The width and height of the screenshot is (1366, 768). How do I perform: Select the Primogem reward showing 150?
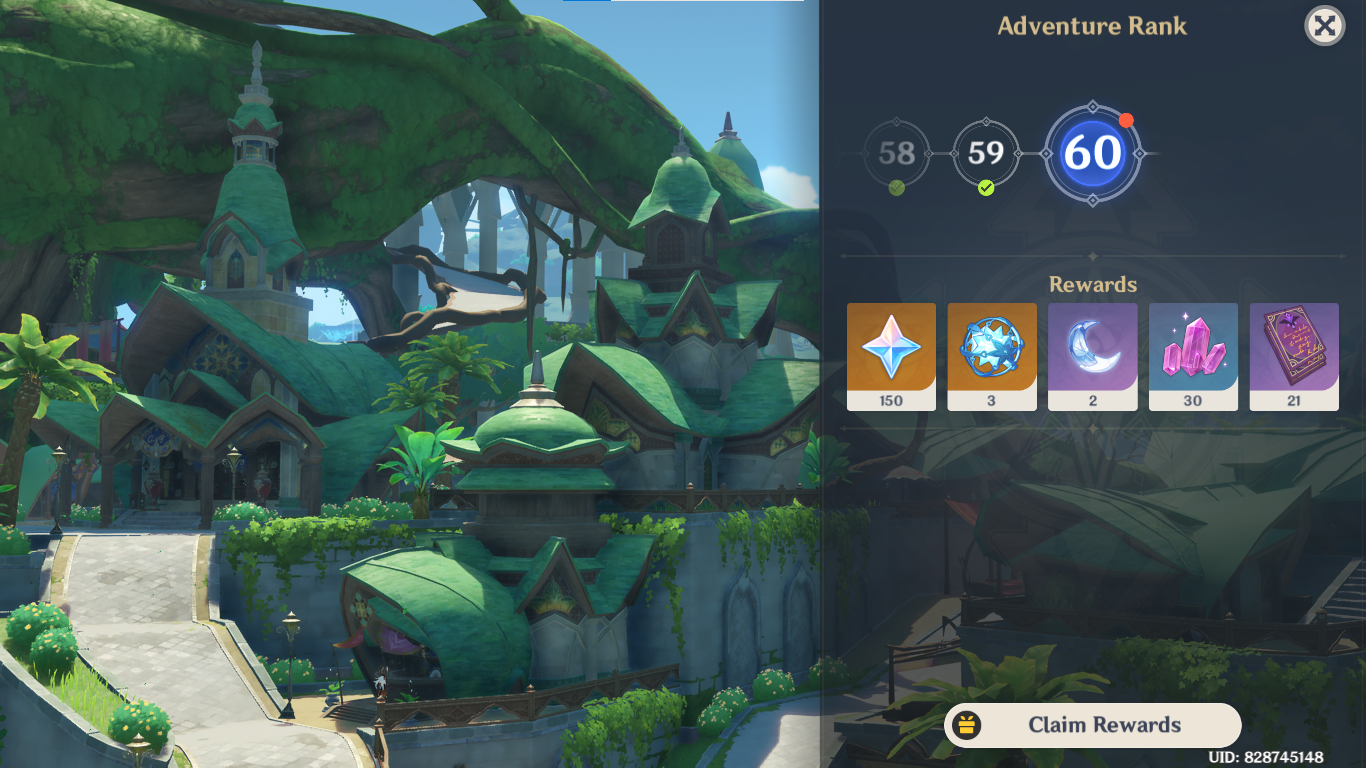(891, 350)
